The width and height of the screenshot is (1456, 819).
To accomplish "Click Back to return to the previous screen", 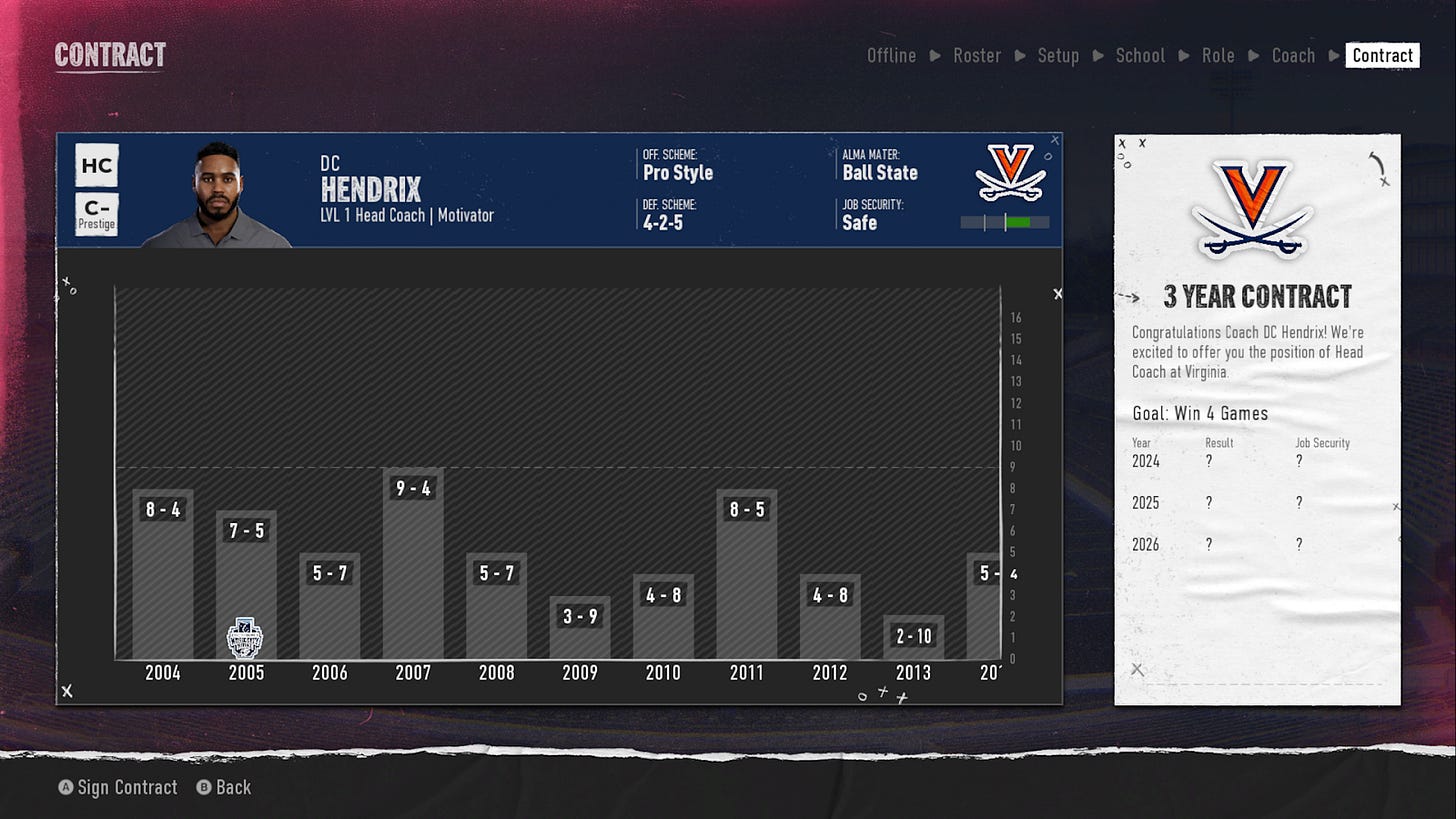I will click(x=231, y=787).
